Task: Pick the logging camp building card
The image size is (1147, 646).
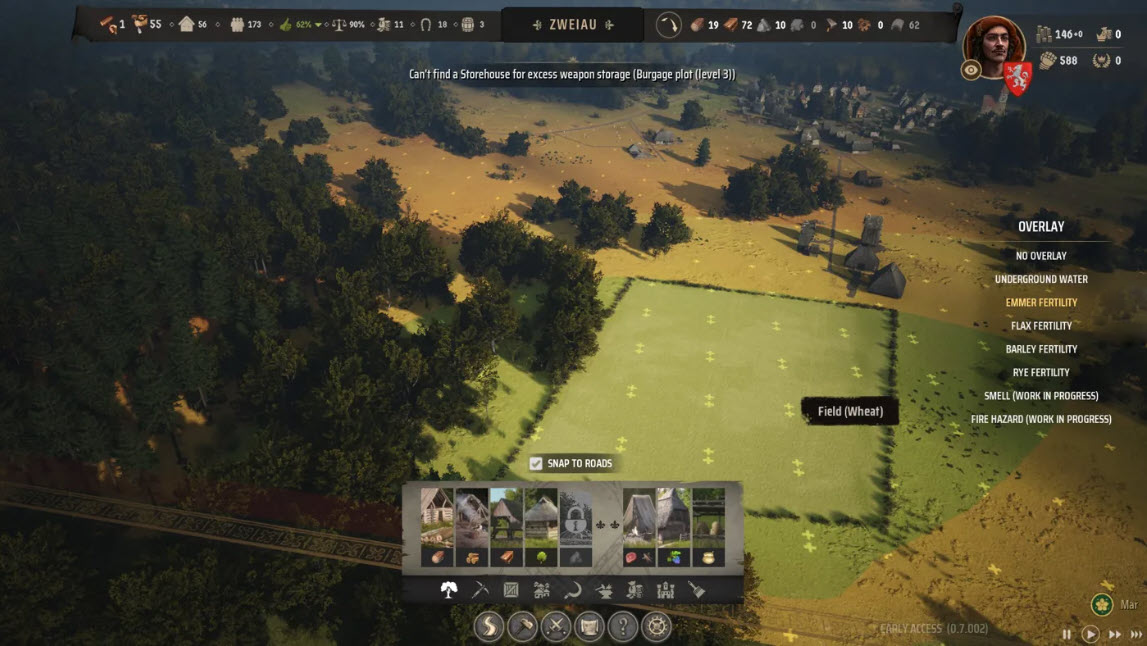Action: (437, 527)
